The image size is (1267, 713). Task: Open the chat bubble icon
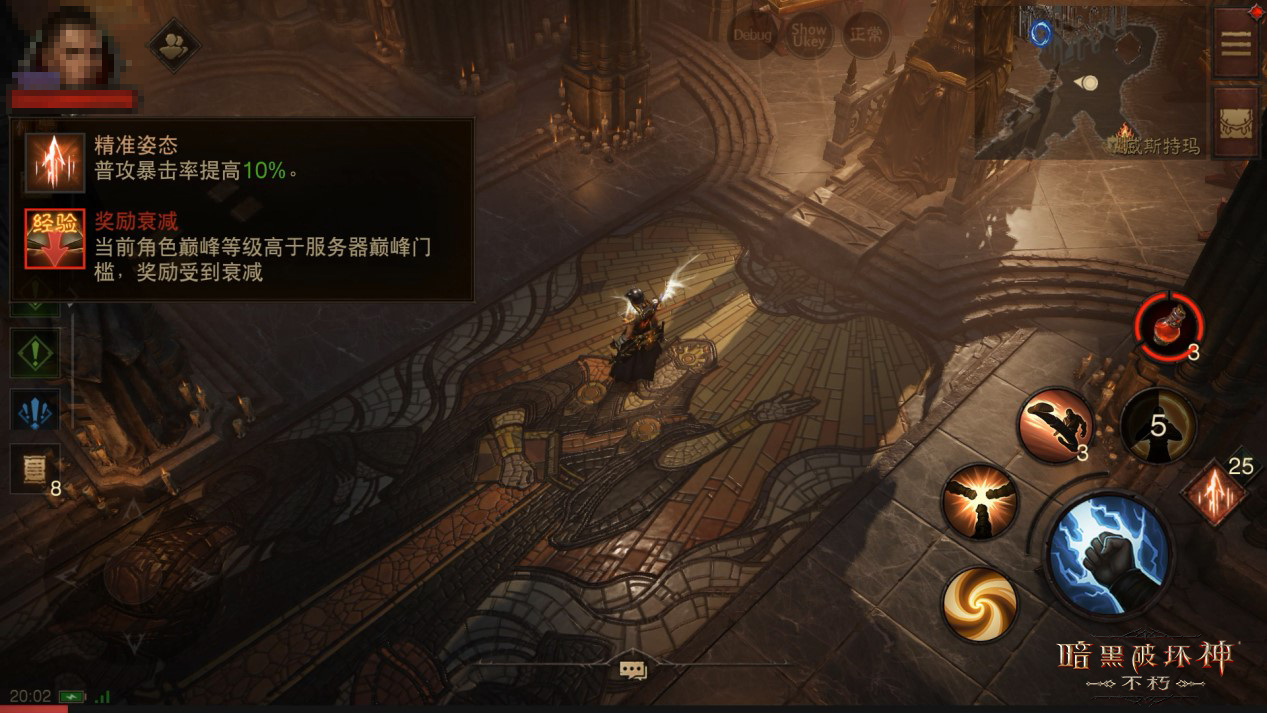[632, 670]
